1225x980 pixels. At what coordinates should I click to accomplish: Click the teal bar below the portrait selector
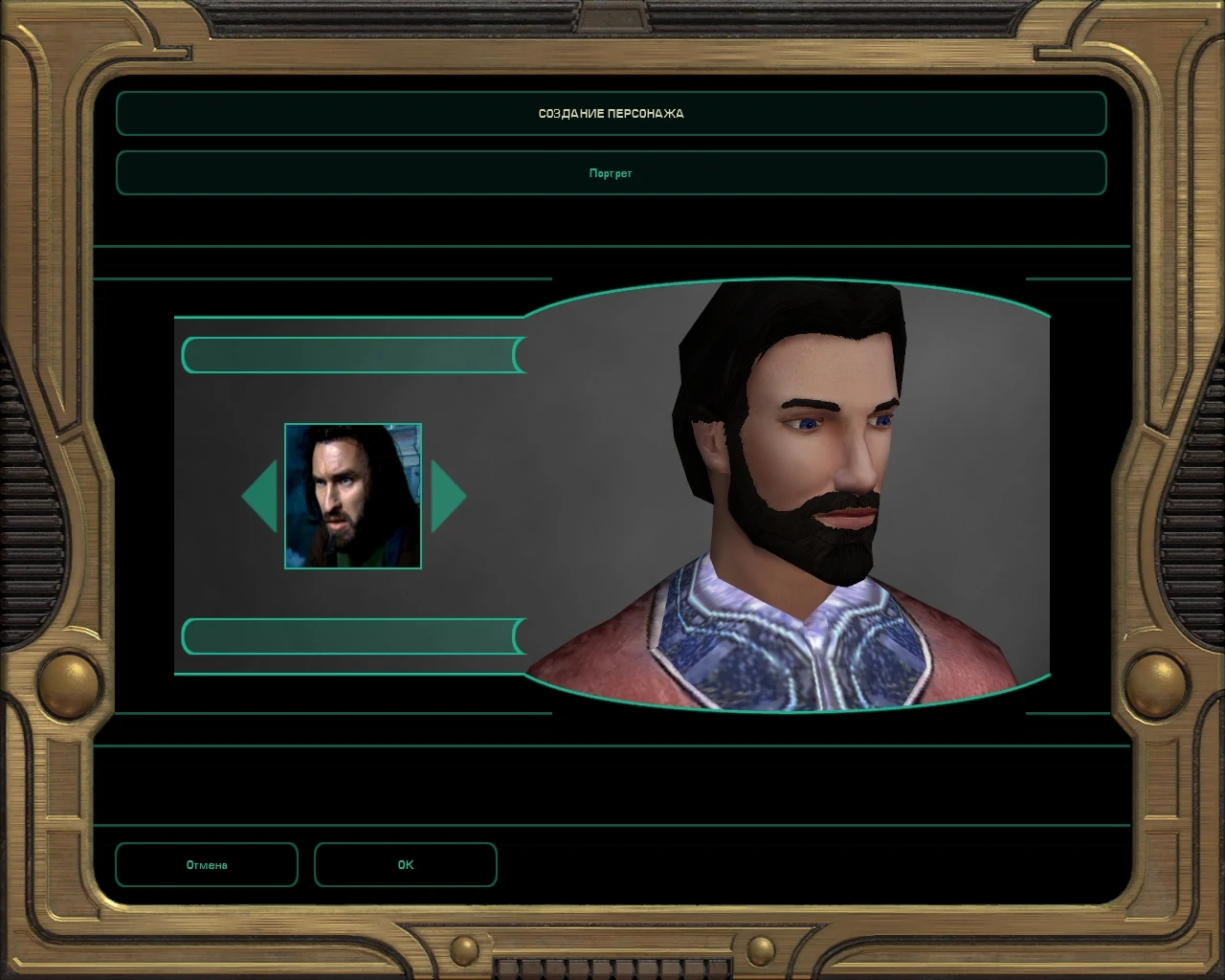point(349,637)
